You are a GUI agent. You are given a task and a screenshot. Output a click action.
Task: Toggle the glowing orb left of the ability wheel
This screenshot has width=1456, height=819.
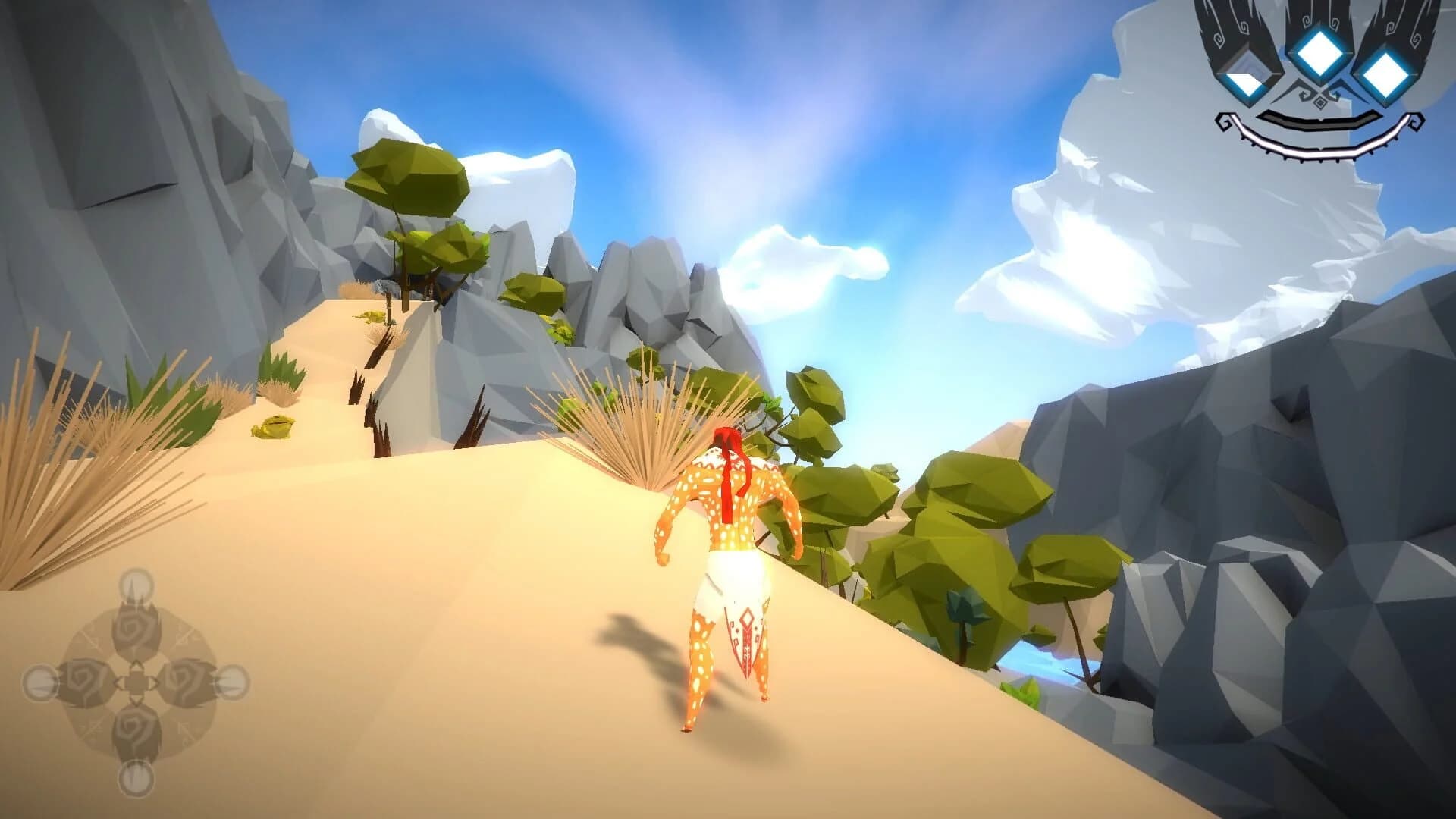(39, 682)
